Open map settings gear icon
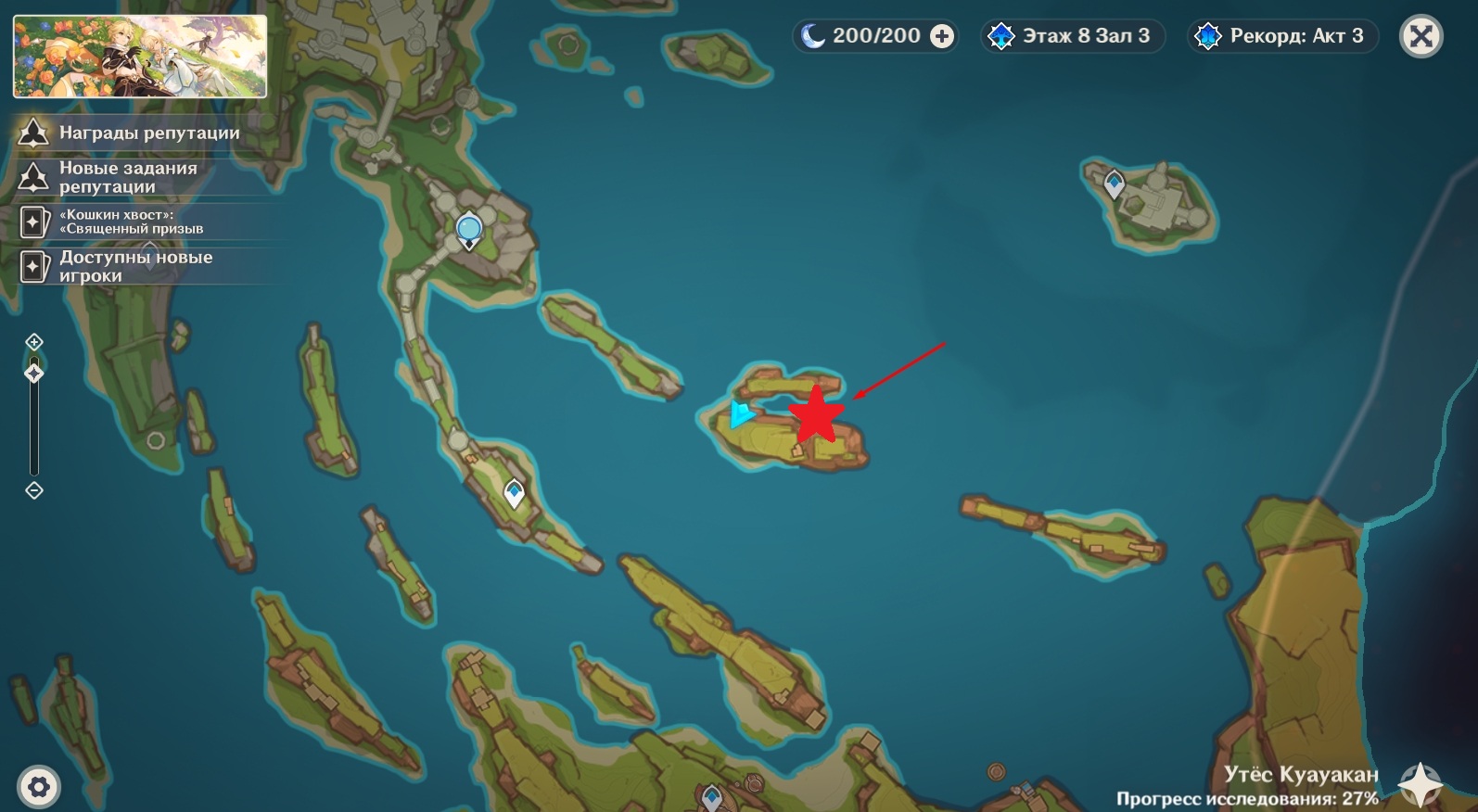The image size is (1478, 812). (39, 788)
